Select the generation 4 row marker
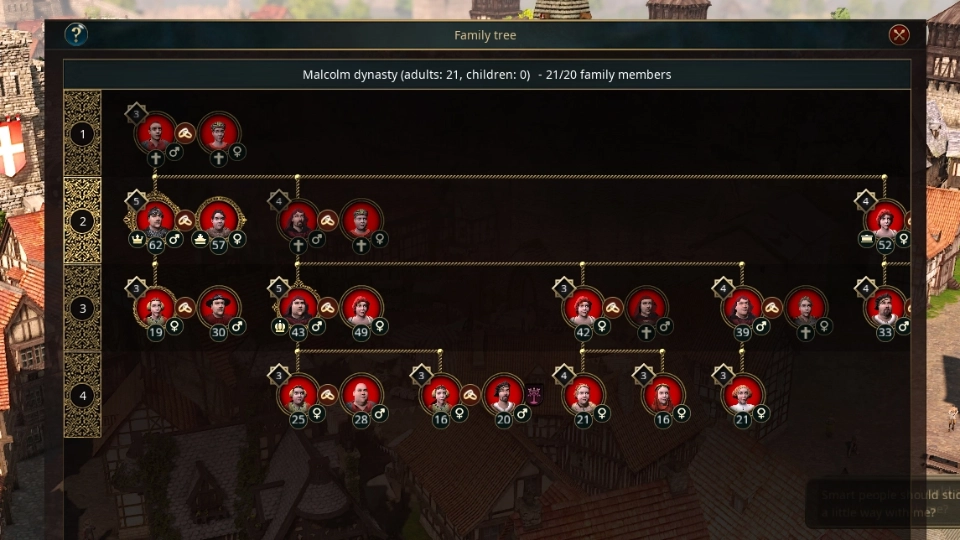The image size is (960, 540). 83,395
